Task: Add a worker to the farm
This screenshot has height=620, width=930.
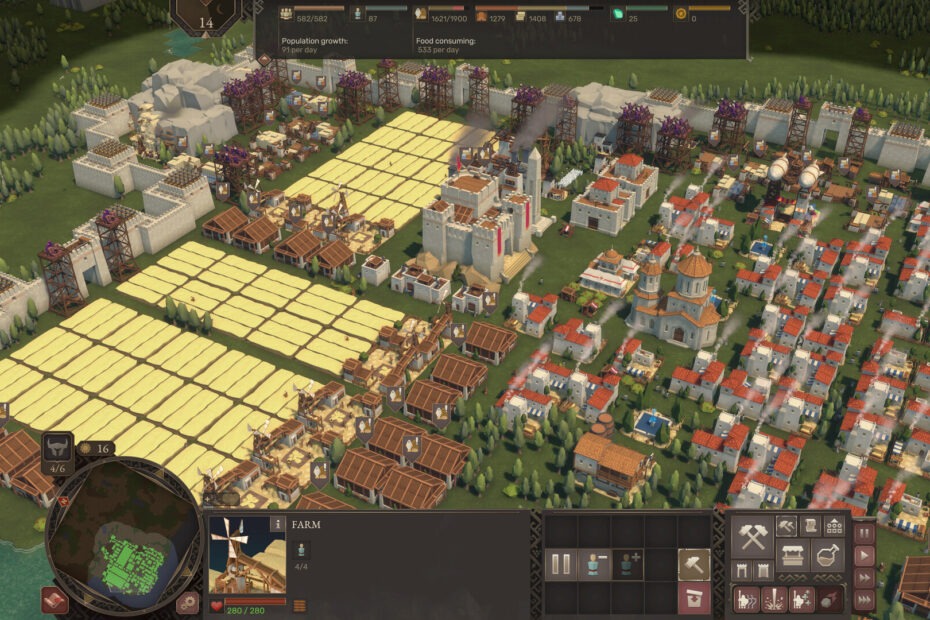Action: [627, 565]
